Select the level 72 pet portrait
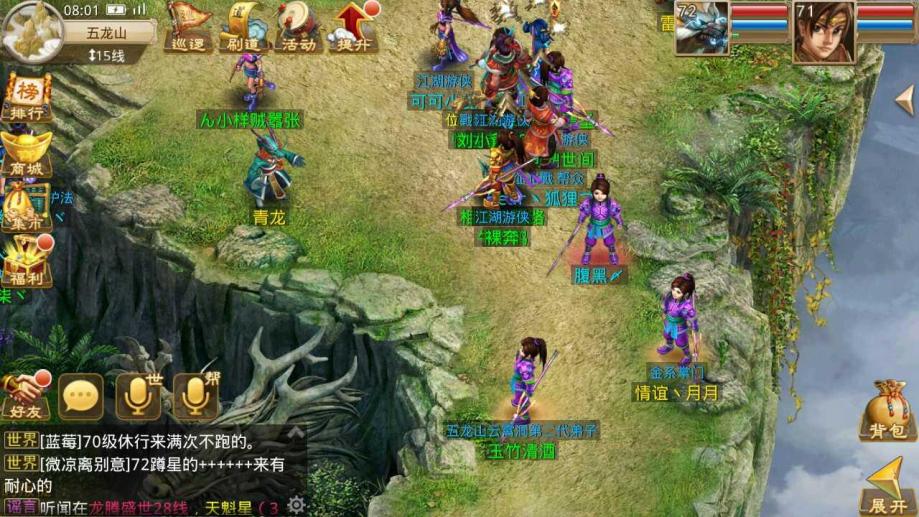This screenshot has height=517, width=919. [701, 28]
